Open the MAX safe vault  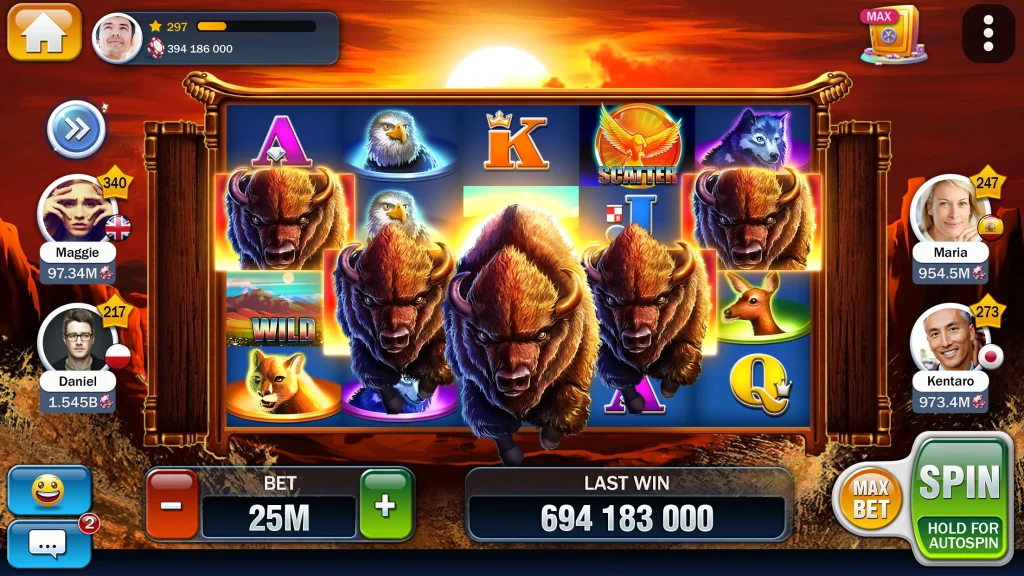(x=891, y=36)
